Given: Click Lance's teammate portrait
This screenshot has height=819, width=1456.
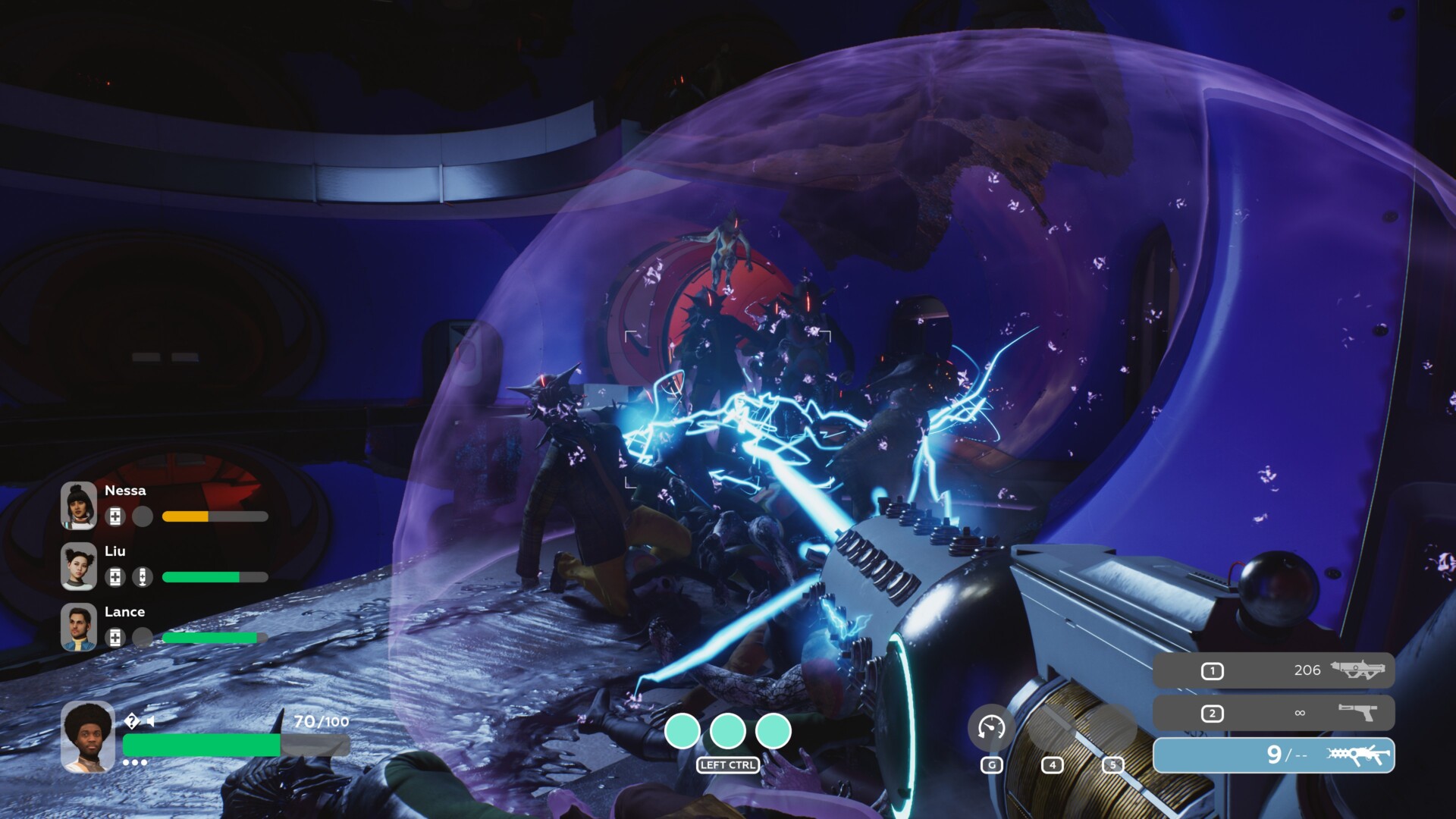Looking at the screenshot, I should click(79, 626).
